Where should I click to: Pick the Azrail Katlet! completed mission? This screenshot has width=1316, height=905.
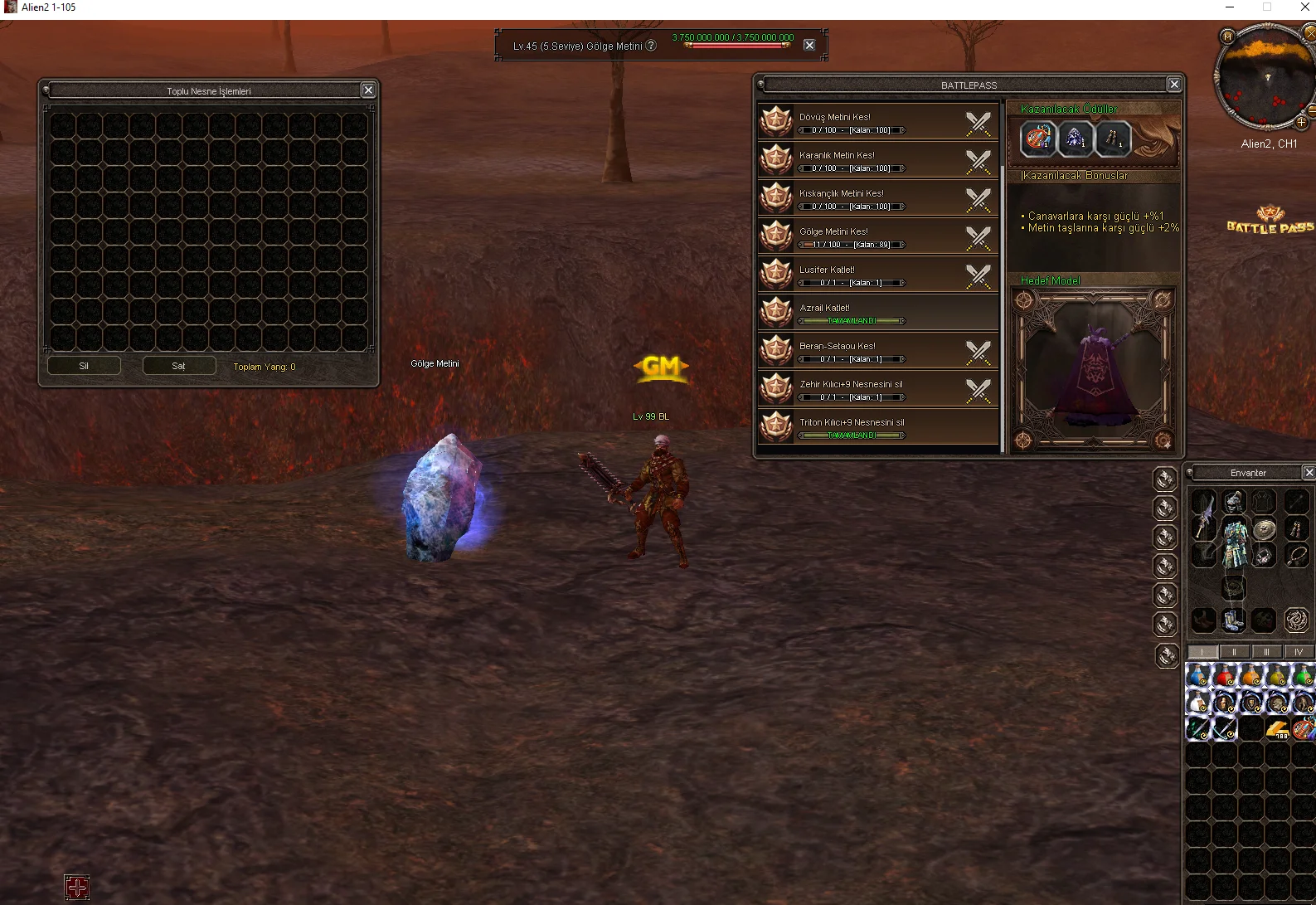coord(877,313)
